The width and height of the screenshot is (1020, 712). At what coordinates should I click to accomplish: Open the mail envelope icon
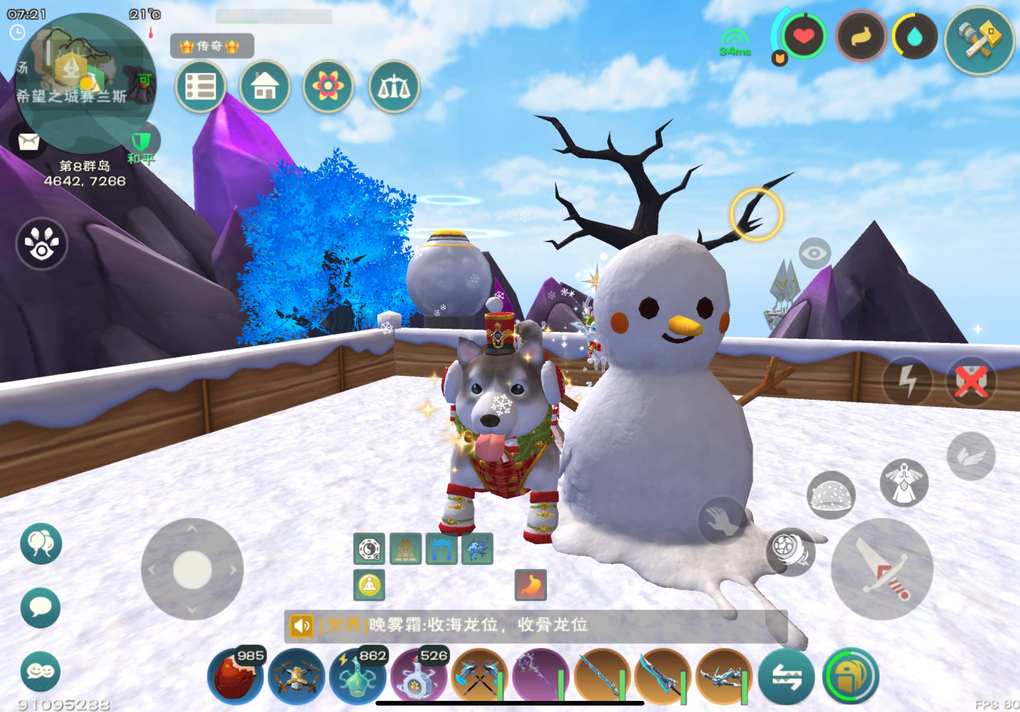pyautogui.click(x=27, y=141)
